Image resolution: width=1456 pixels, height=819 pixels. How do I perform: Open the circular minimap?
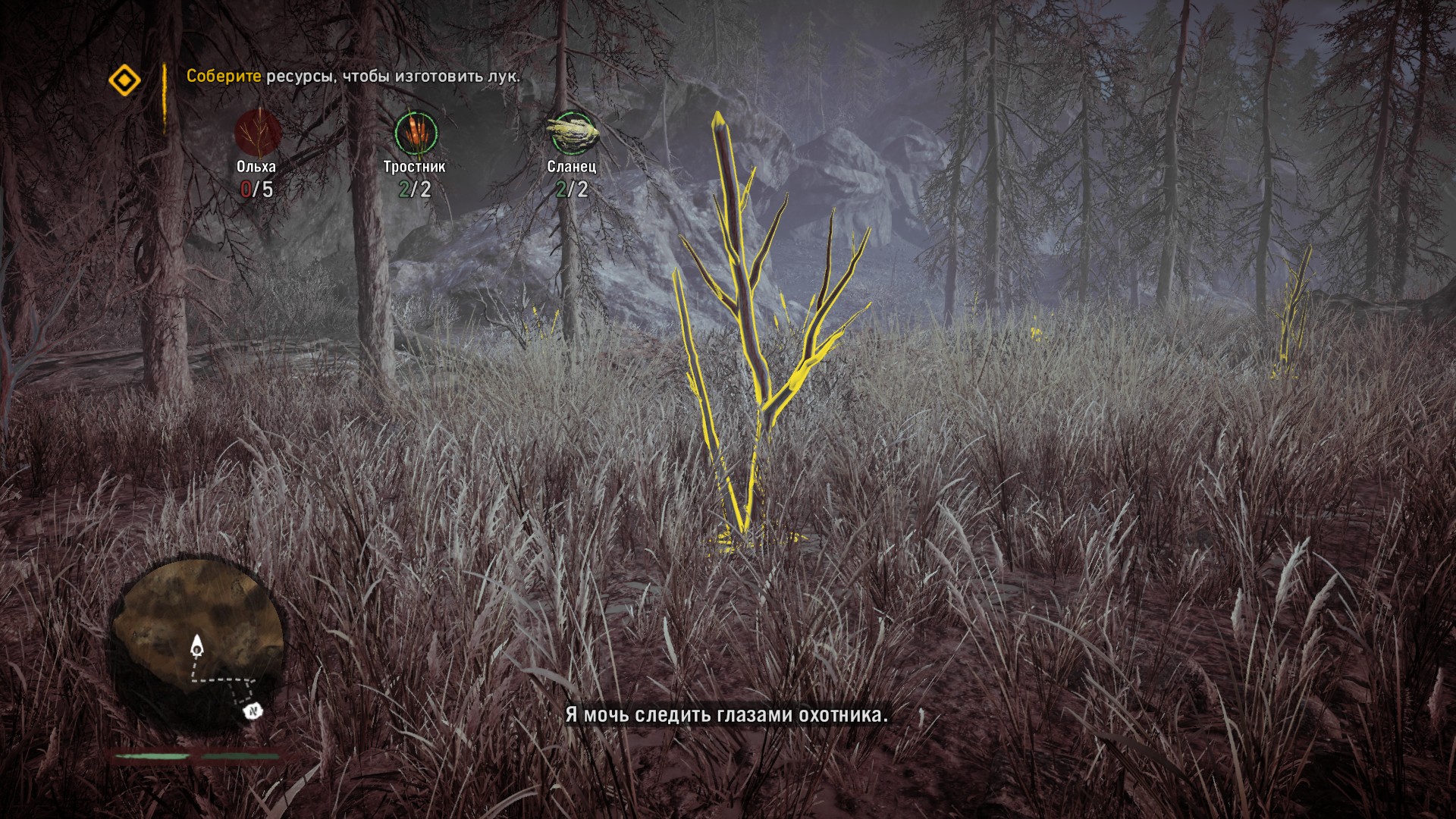pyautogui.click(x=198, y=645)
